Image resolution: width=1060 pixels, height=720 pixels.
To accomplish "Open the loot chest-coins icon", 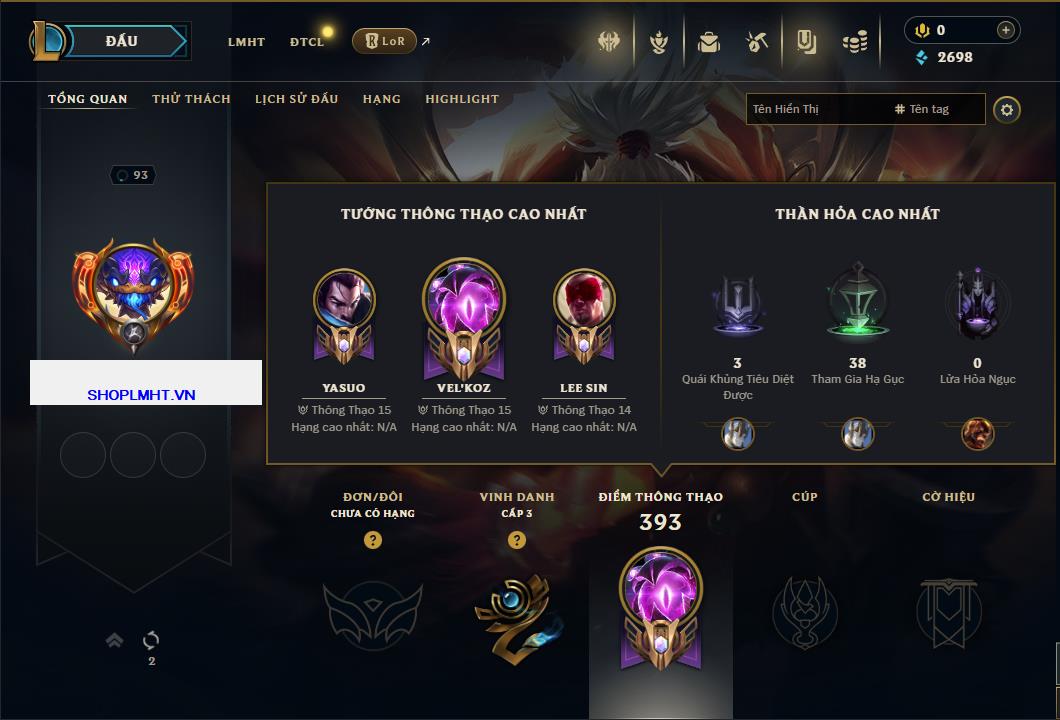I will point(854,42).
